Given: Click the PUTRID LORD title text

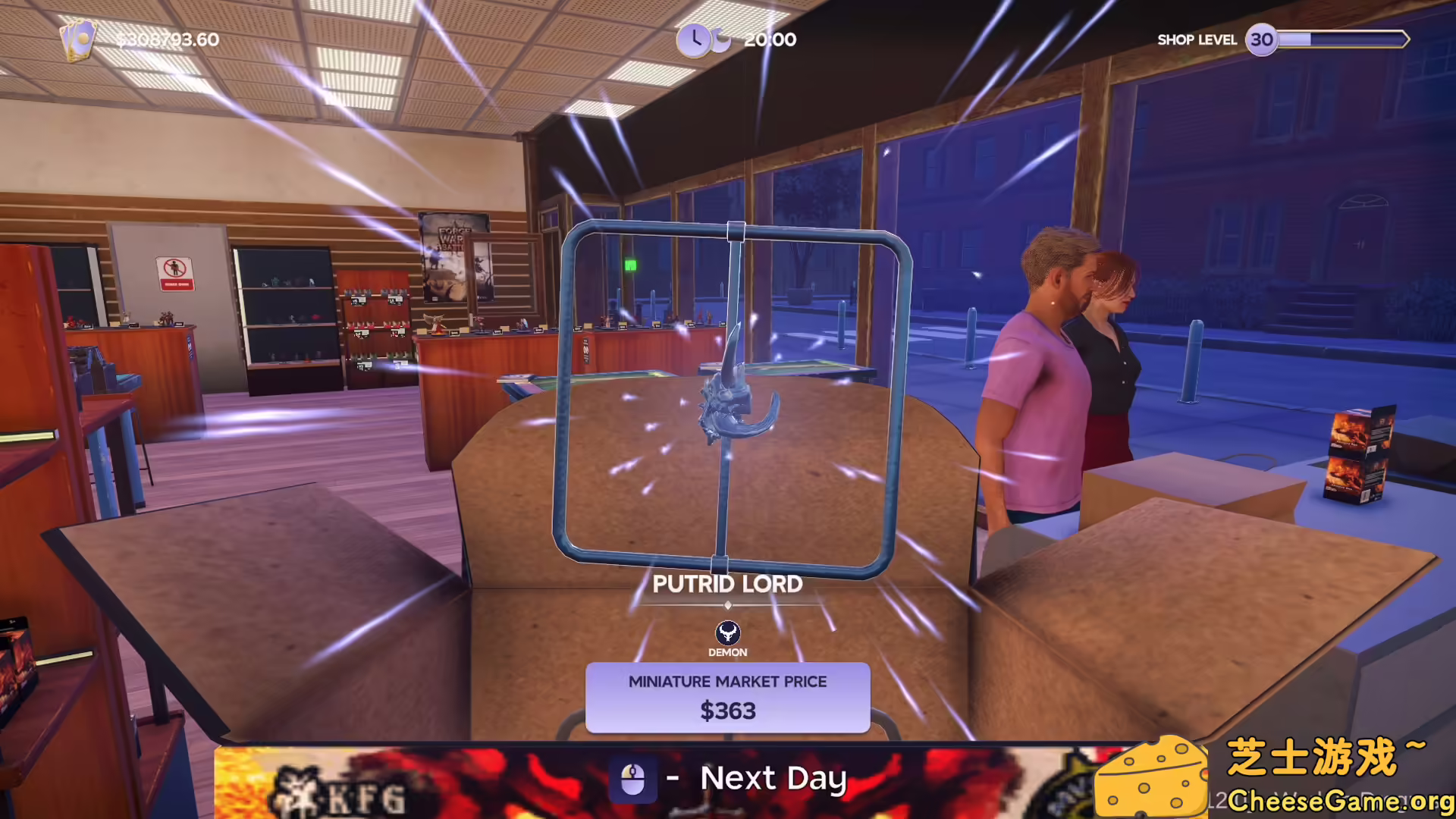Looking at the screenshot, I should (x=727, y=584).
